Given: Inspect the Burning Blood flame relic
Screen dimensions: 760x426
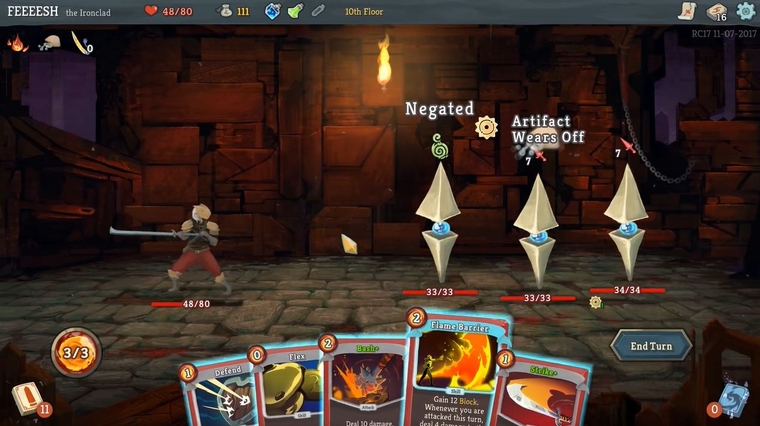Looking at the screenshot, I should (17, 43).
